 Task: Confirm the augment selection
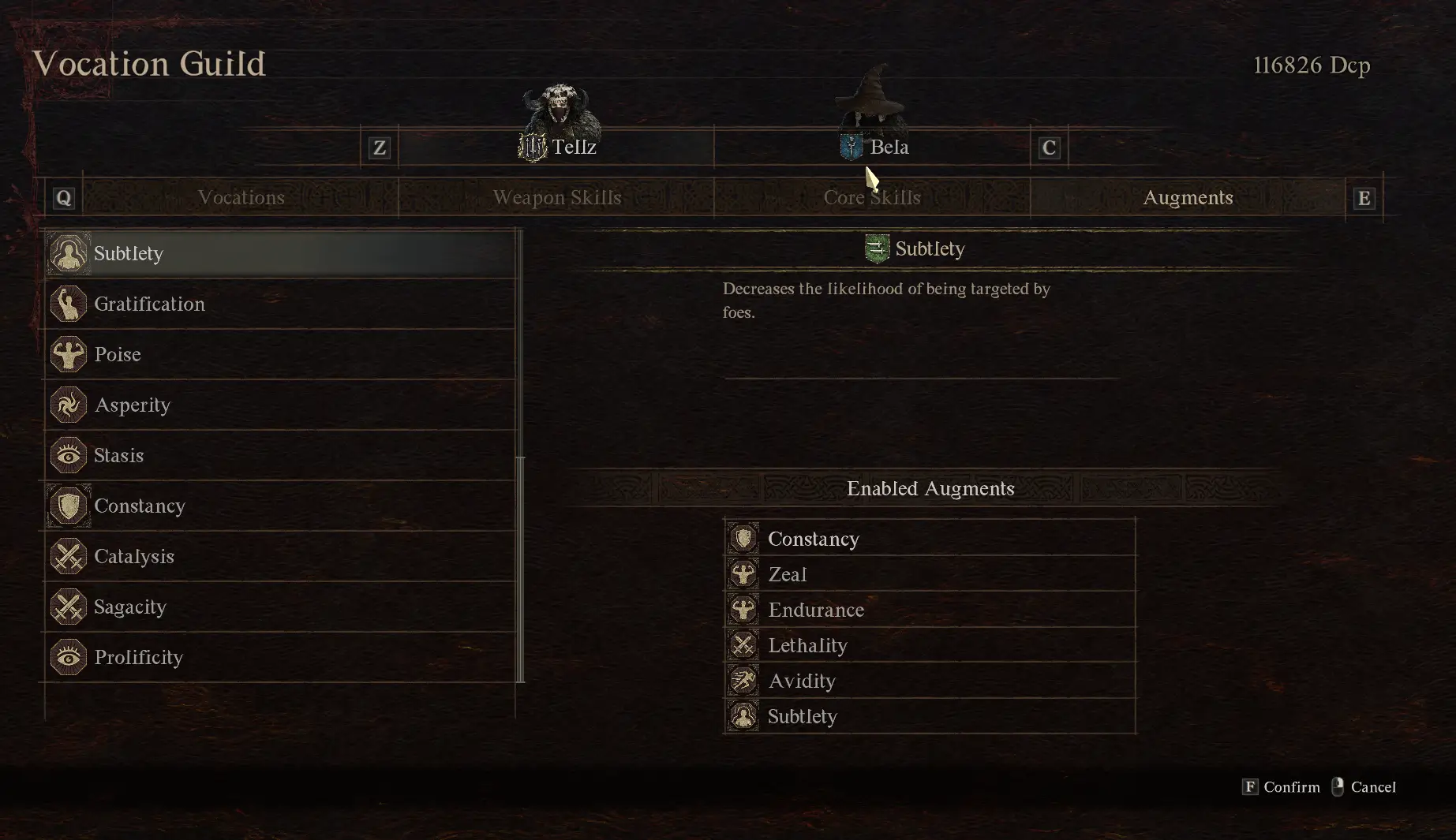[x=1280, y=786]
